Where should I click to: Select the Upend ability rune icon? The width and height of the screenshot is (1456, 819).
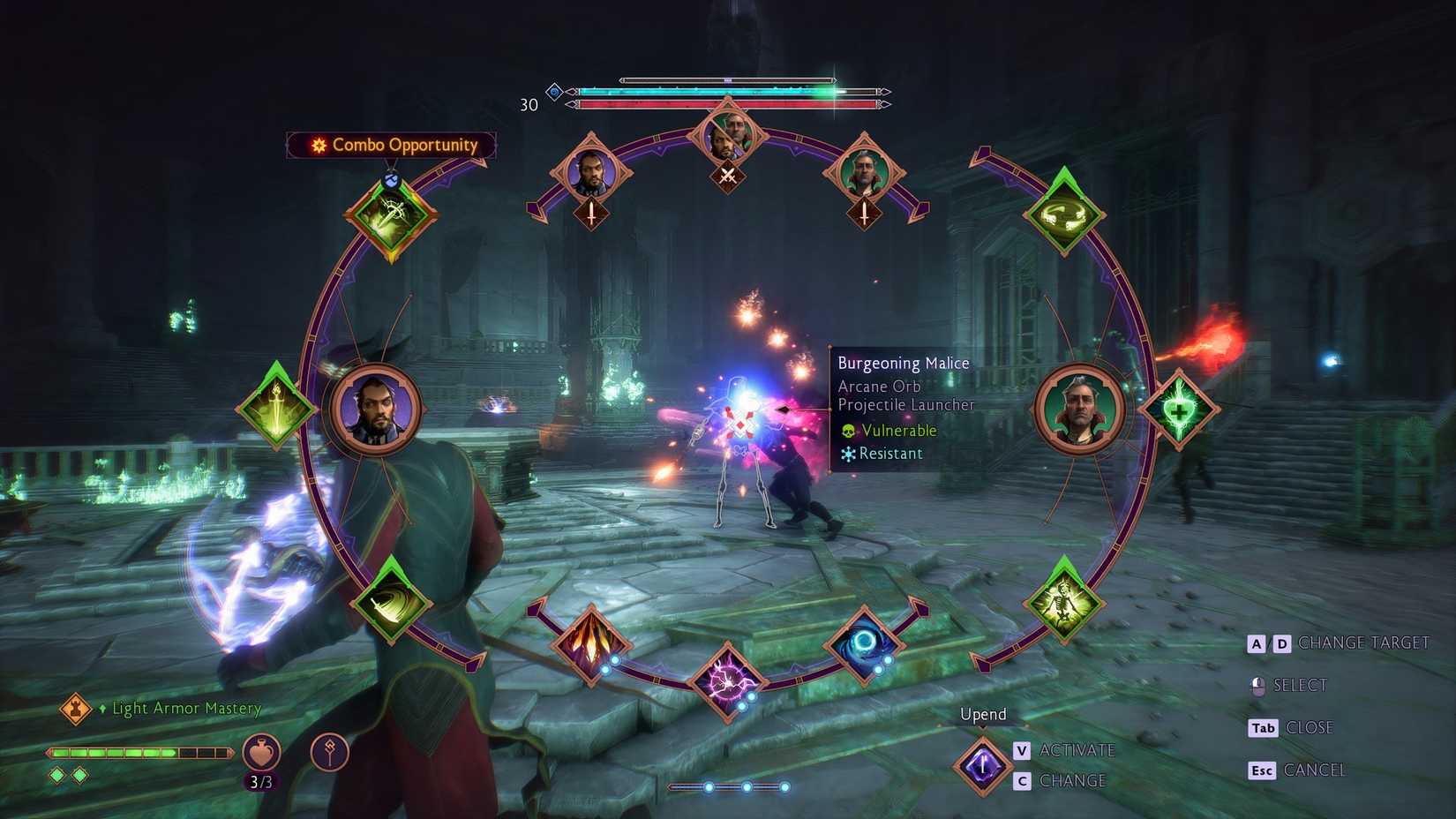coord(982,763)
